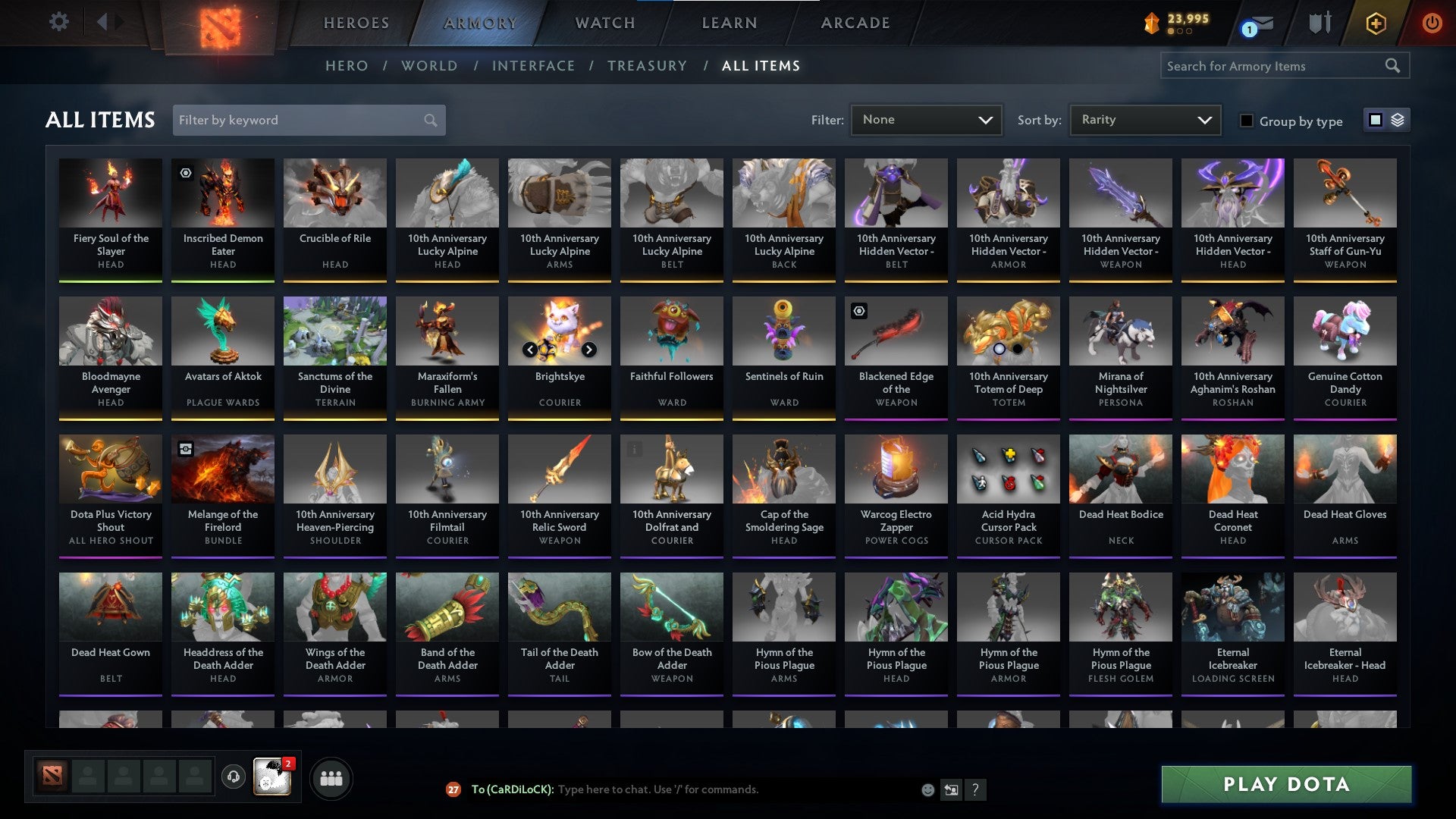Switch to the WATCH tab
The image size is (1456, 819).
point(604,23)
